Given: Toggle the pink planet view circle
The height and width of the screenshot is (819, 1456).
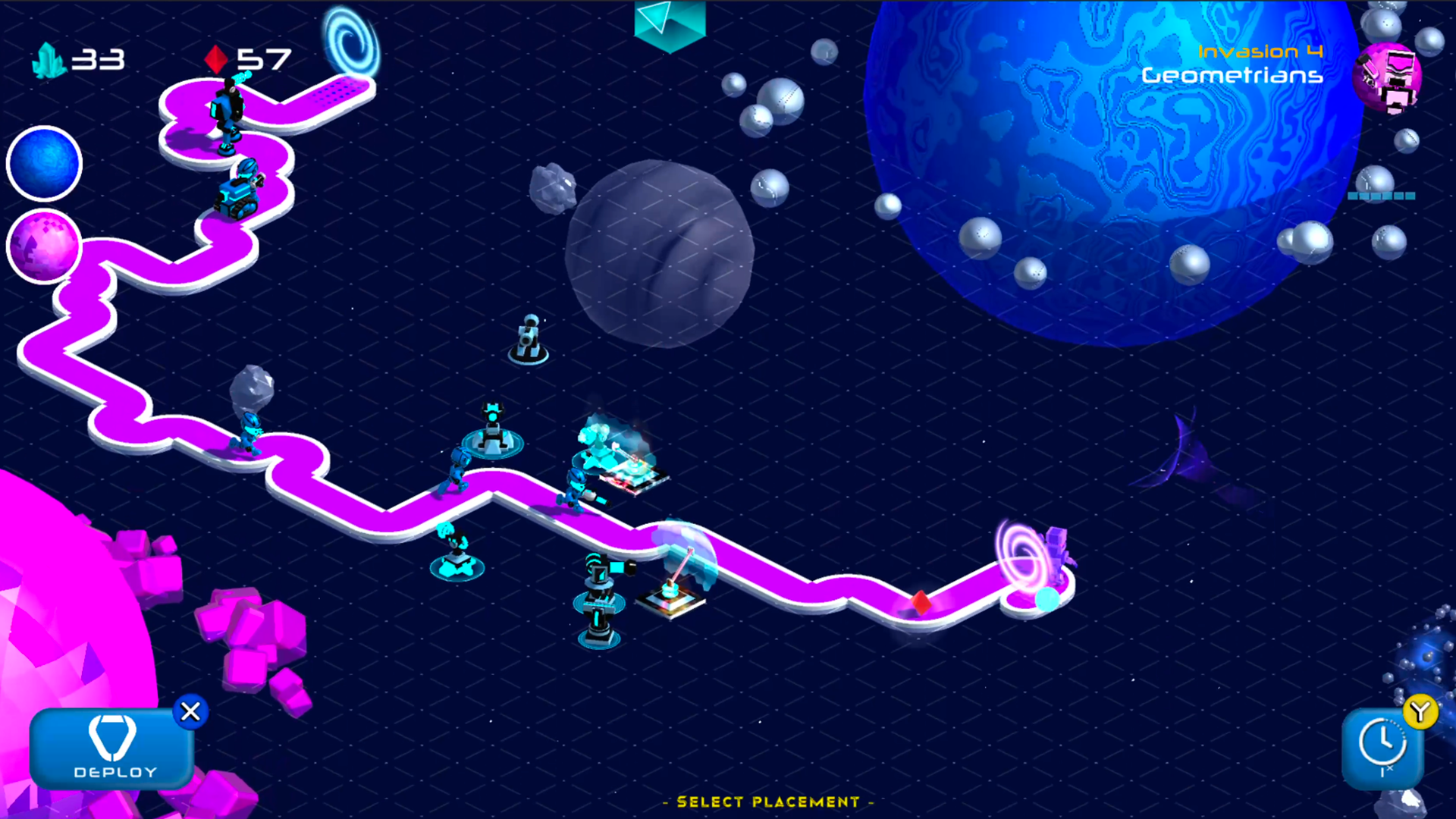Looking at the screenshot, I should click(42, 246).
